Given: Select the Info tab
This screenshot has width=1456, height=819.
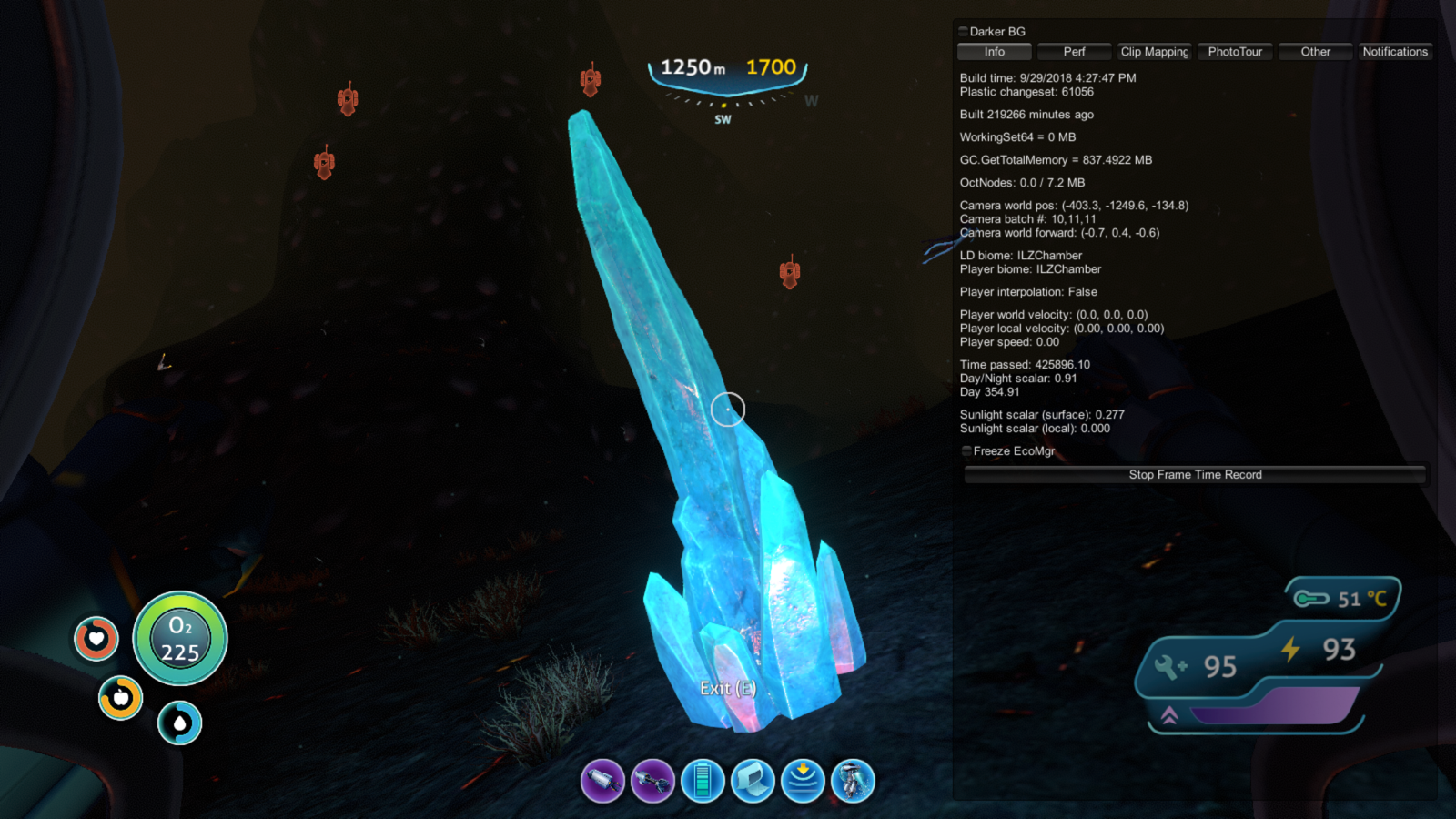Looking at the screenshot, I should (994, 52).
